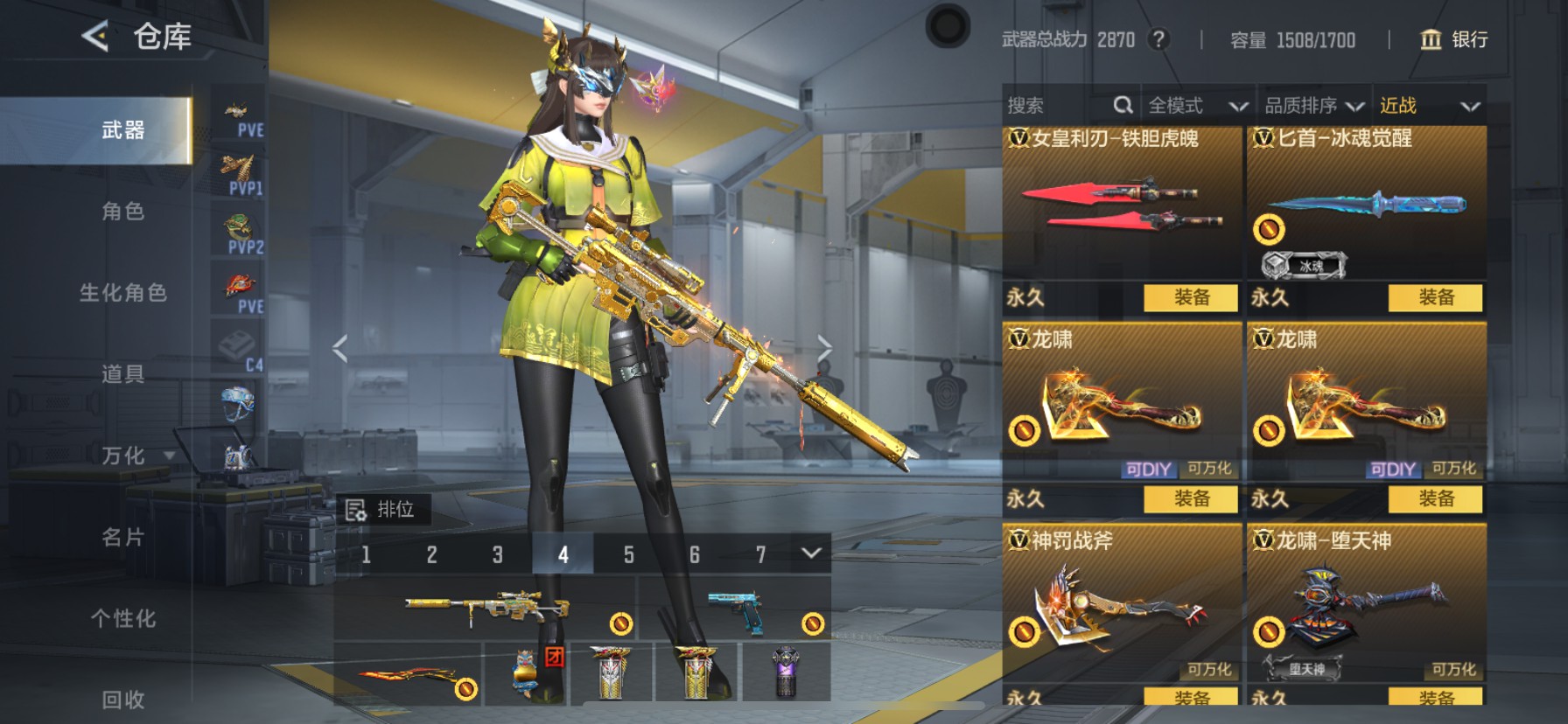Image resolution: width=1568 pixels, height=724 pixels.
Task: Click the weapon power question mark
Action: 1158,39
